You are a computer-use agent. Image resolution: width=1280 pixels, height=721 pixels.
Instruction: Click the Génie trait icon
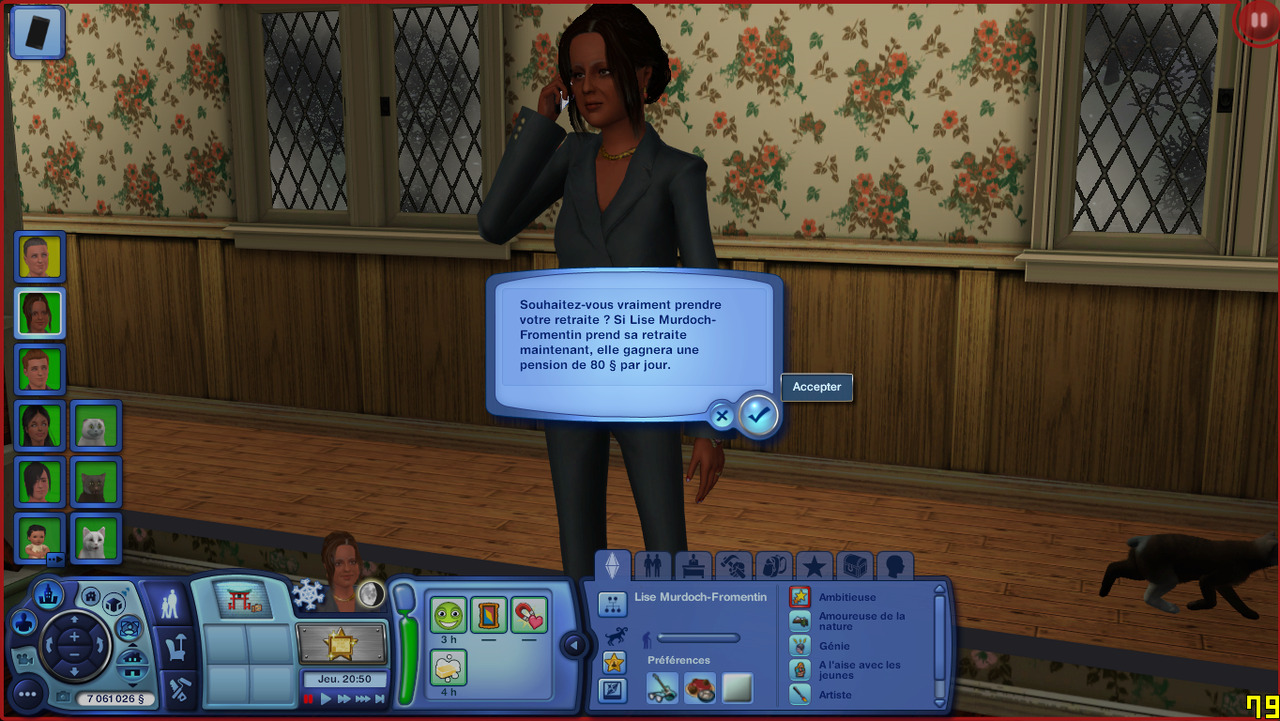[800, 646]
